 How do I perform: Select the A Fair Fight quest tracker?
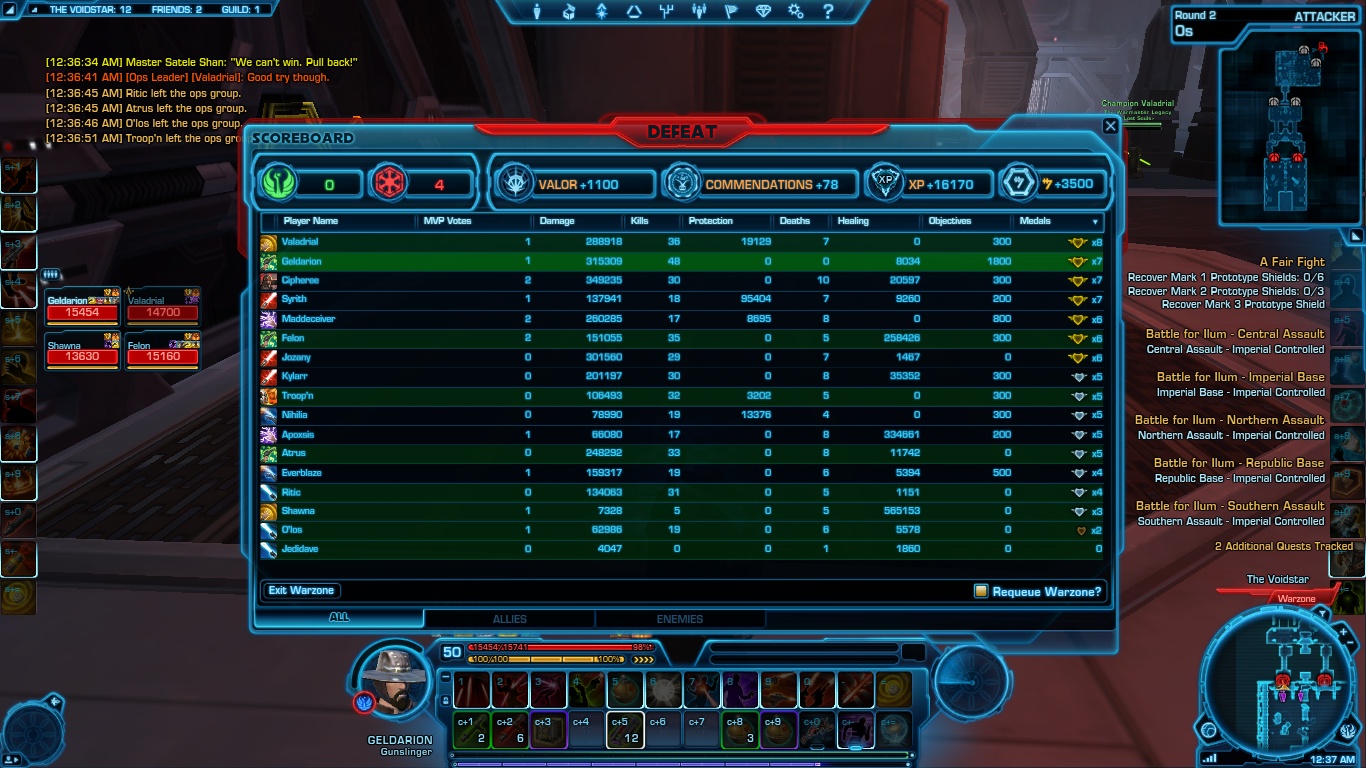[1292, 262]
